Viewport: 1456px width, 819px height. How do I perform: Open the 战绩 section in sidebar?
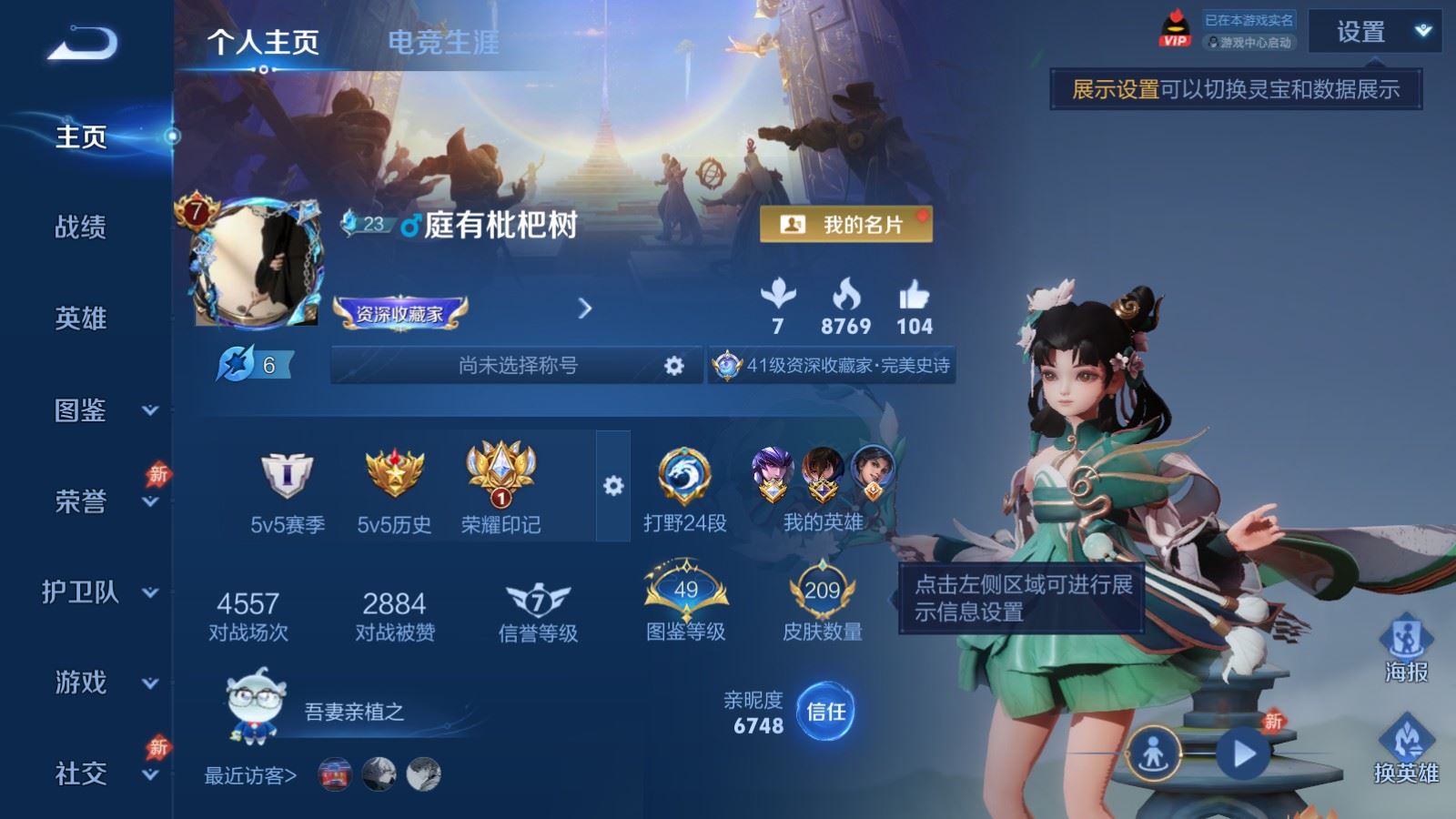81,227
